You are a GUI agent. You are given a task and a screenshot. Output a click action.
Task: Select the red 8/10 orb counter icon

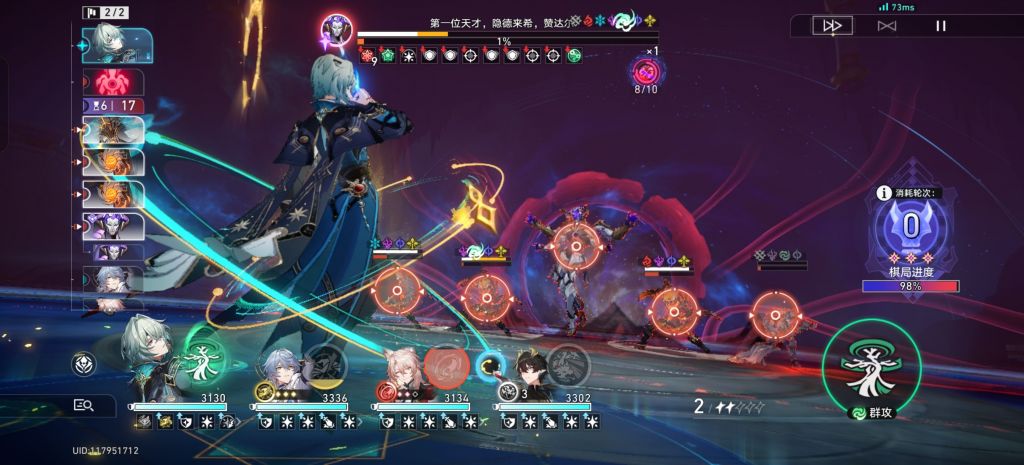[645, 73]
